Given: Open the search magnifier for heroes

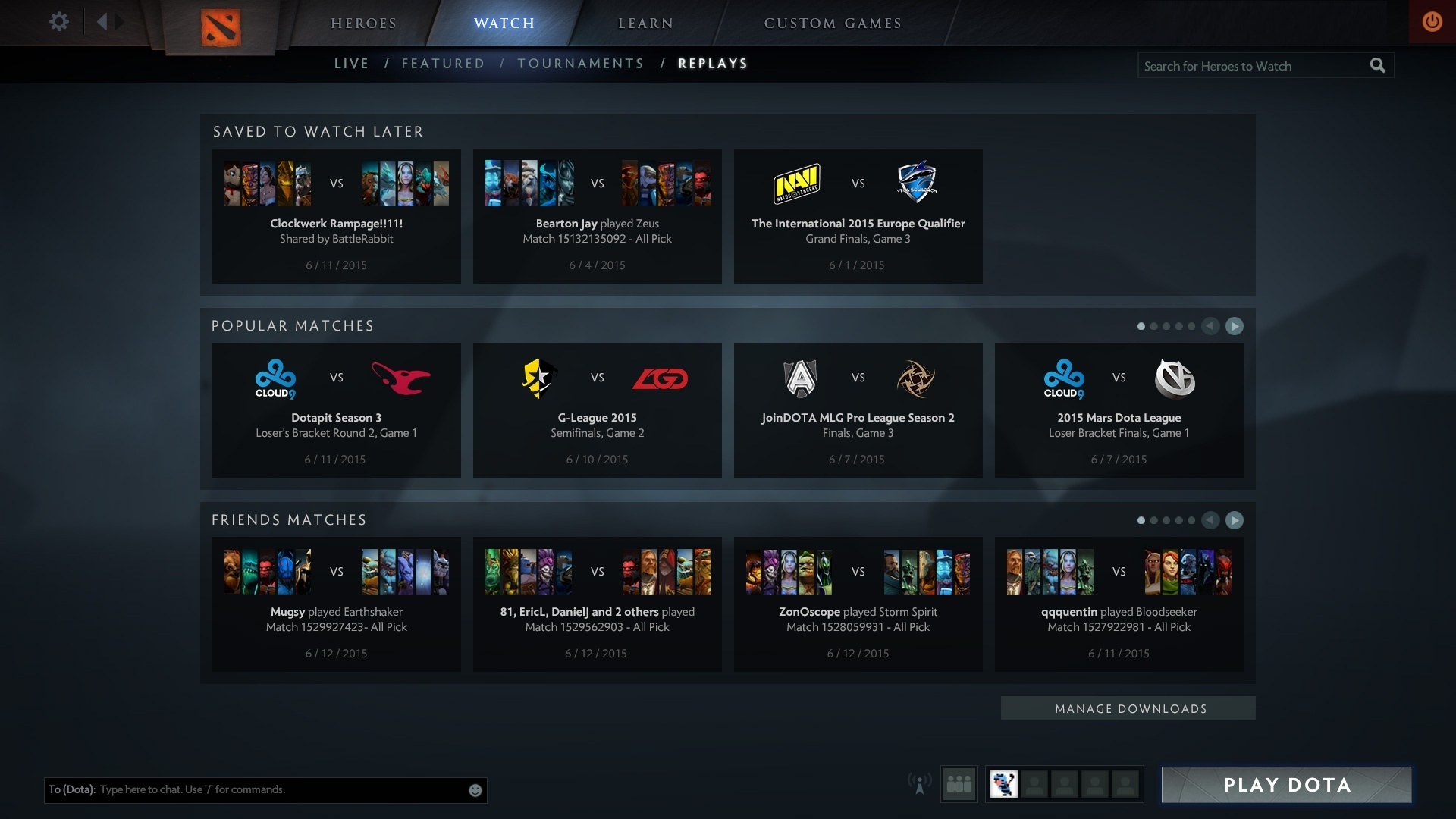Looking at the screenshot, I should 1378,65.
